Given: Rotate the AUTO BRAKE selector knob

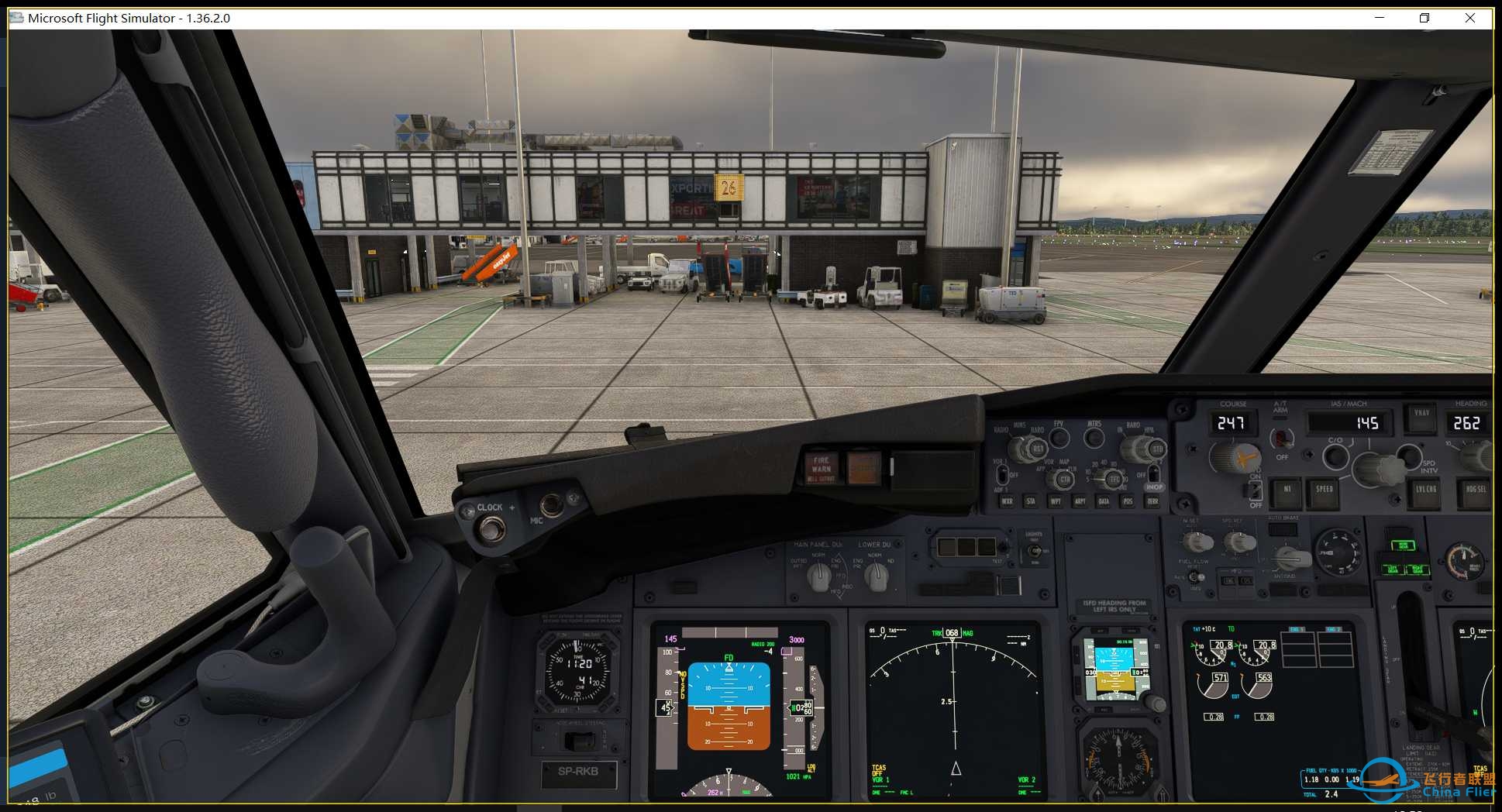Looking at the screenshot, I should point(1292,556).
